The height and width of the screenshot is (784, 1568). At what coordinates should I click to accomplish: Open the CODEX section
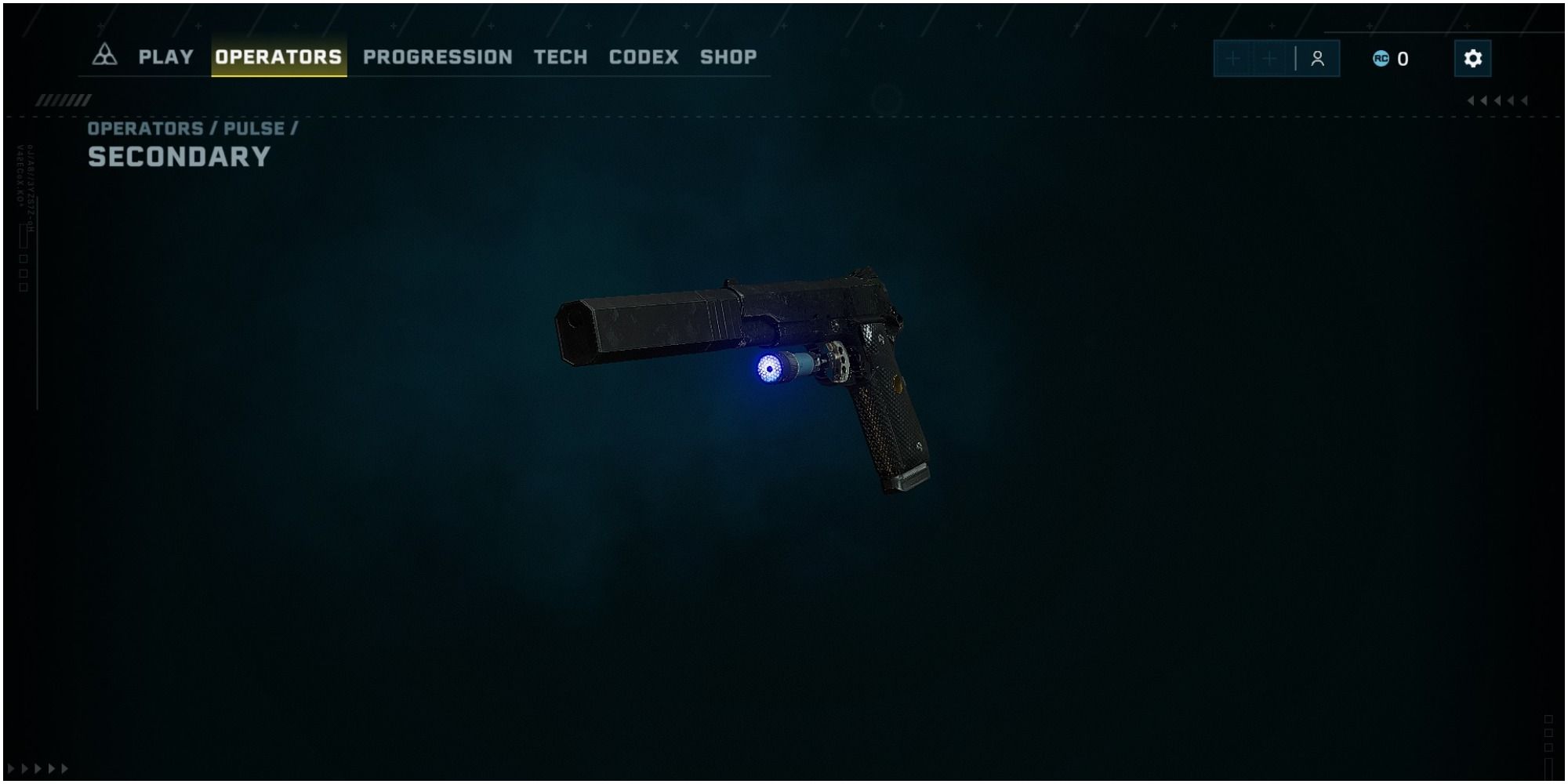643,56
